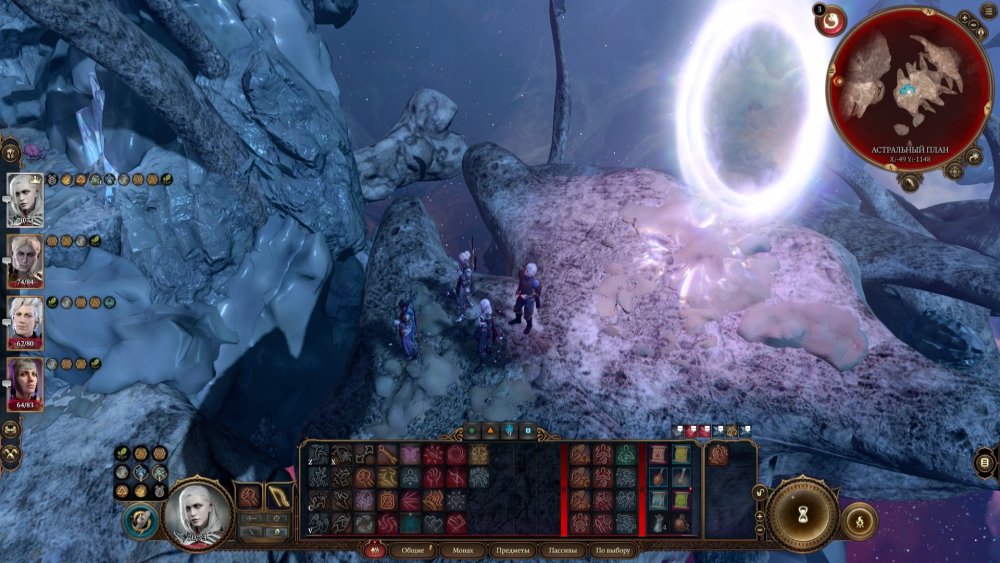The height and width of the screenshot is (563, 1000).
Task: Select the ranged bow weapon slot
Action: (279, 496)
